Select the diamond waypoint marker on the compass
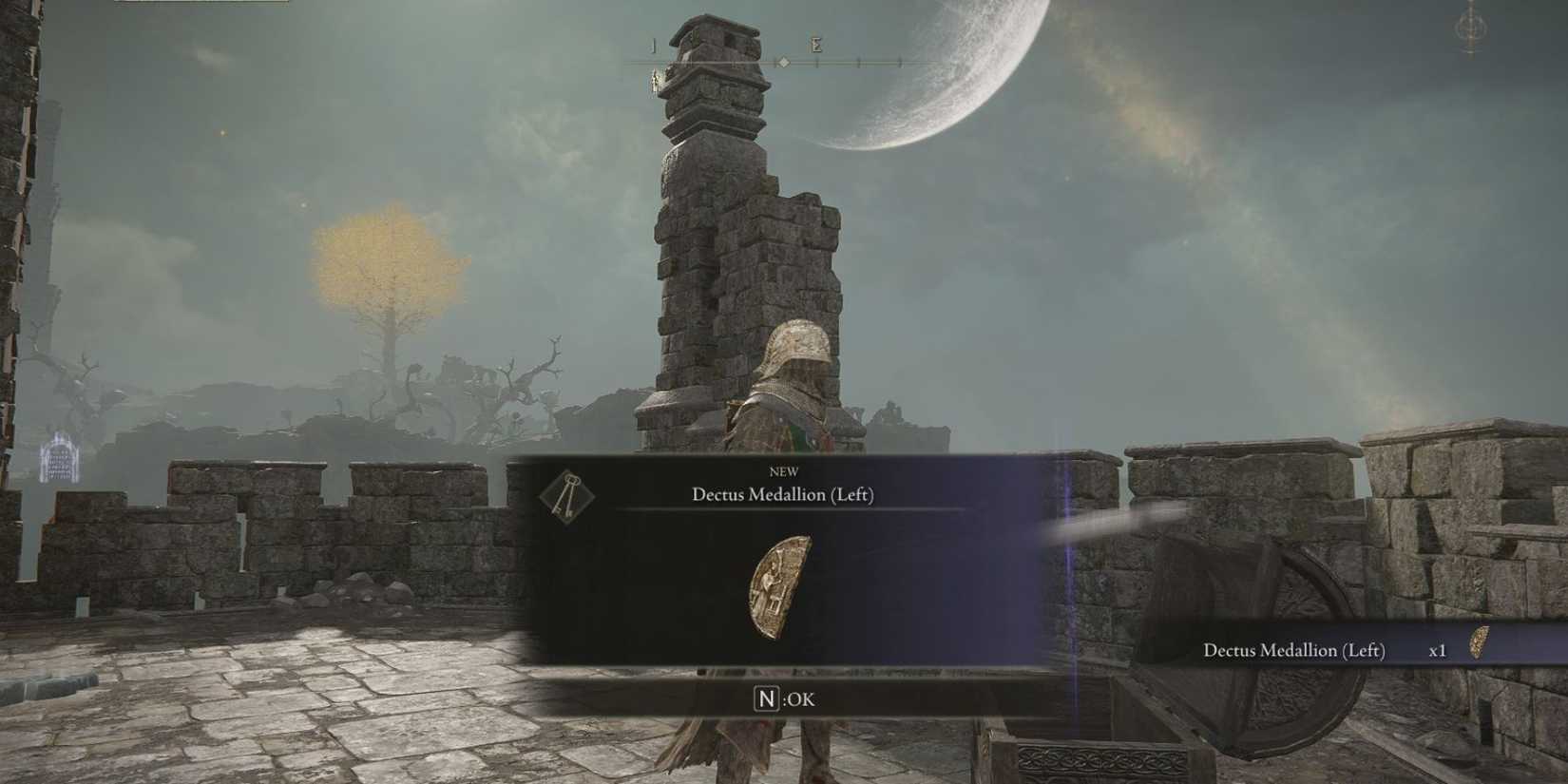Viewport: 1568px width, 784px height. (x=786, y=62)
